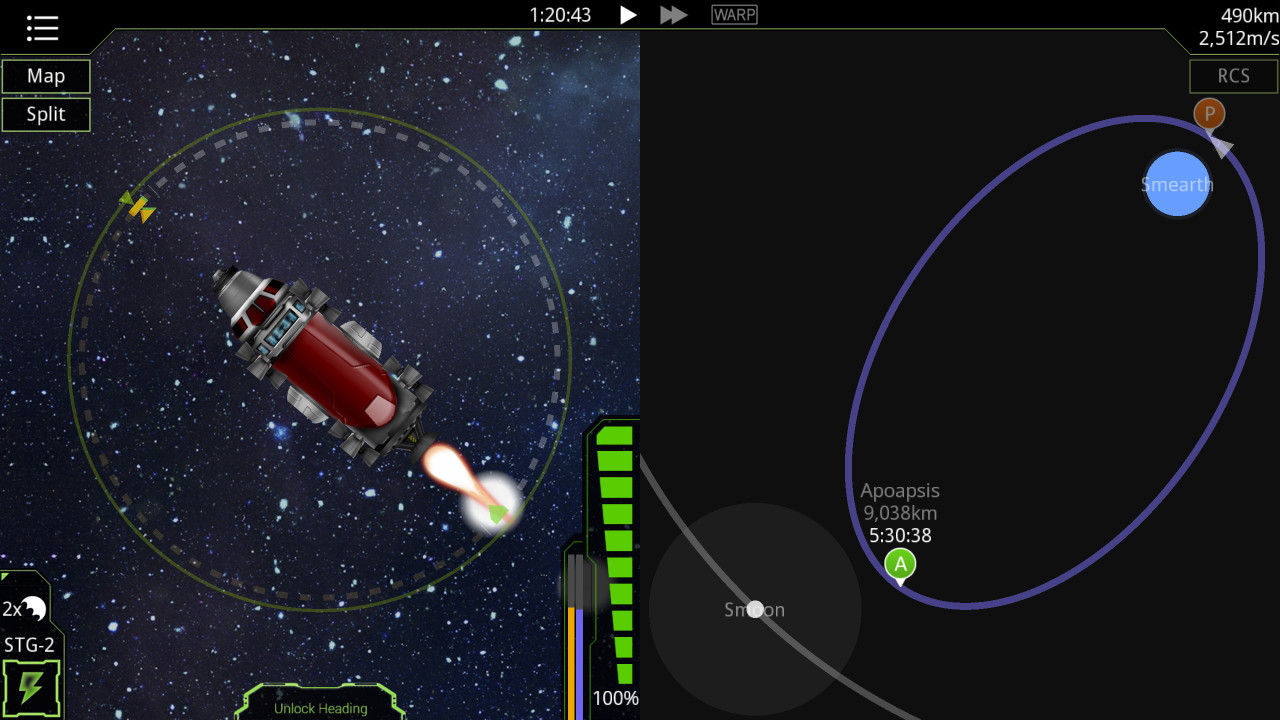The height and width of the screenshot is (720, 1280).
Task: Select the green Apoapsis marker on the orbit
Action: click(899, 563)
